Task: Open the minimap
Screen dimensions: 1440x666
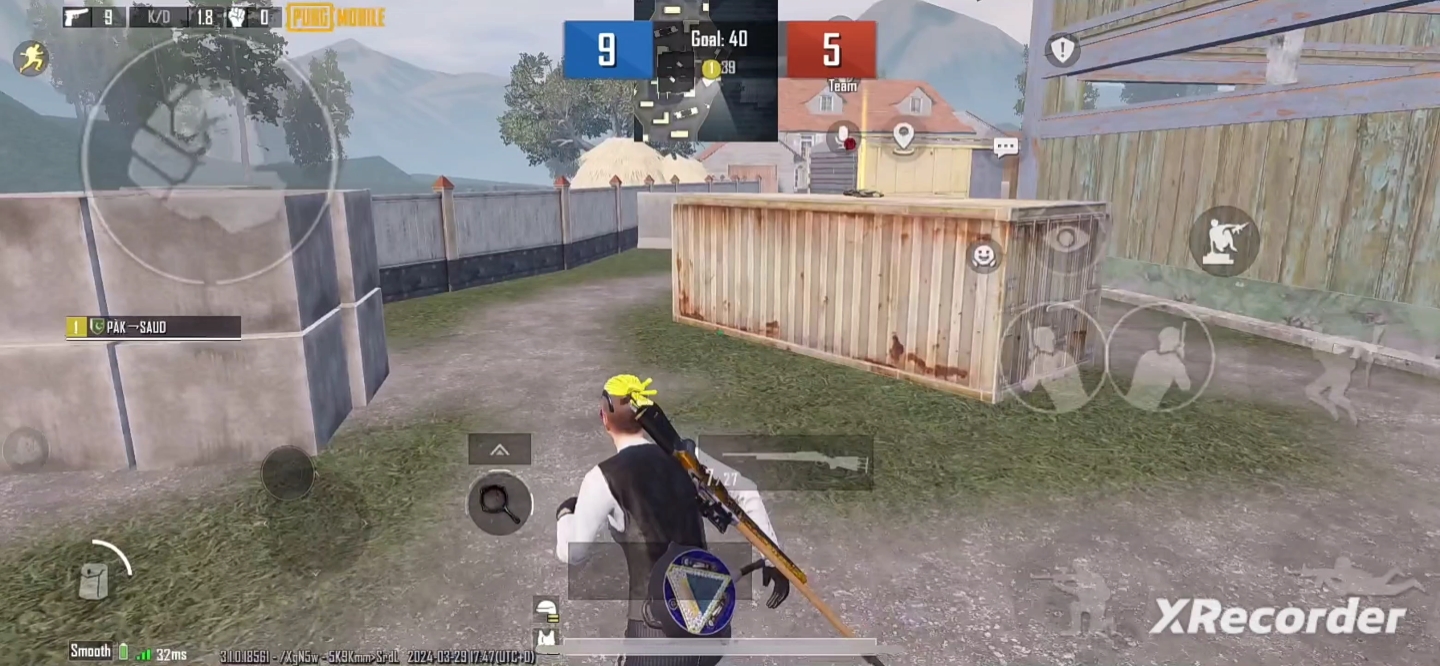Action: tap(706, 70)
